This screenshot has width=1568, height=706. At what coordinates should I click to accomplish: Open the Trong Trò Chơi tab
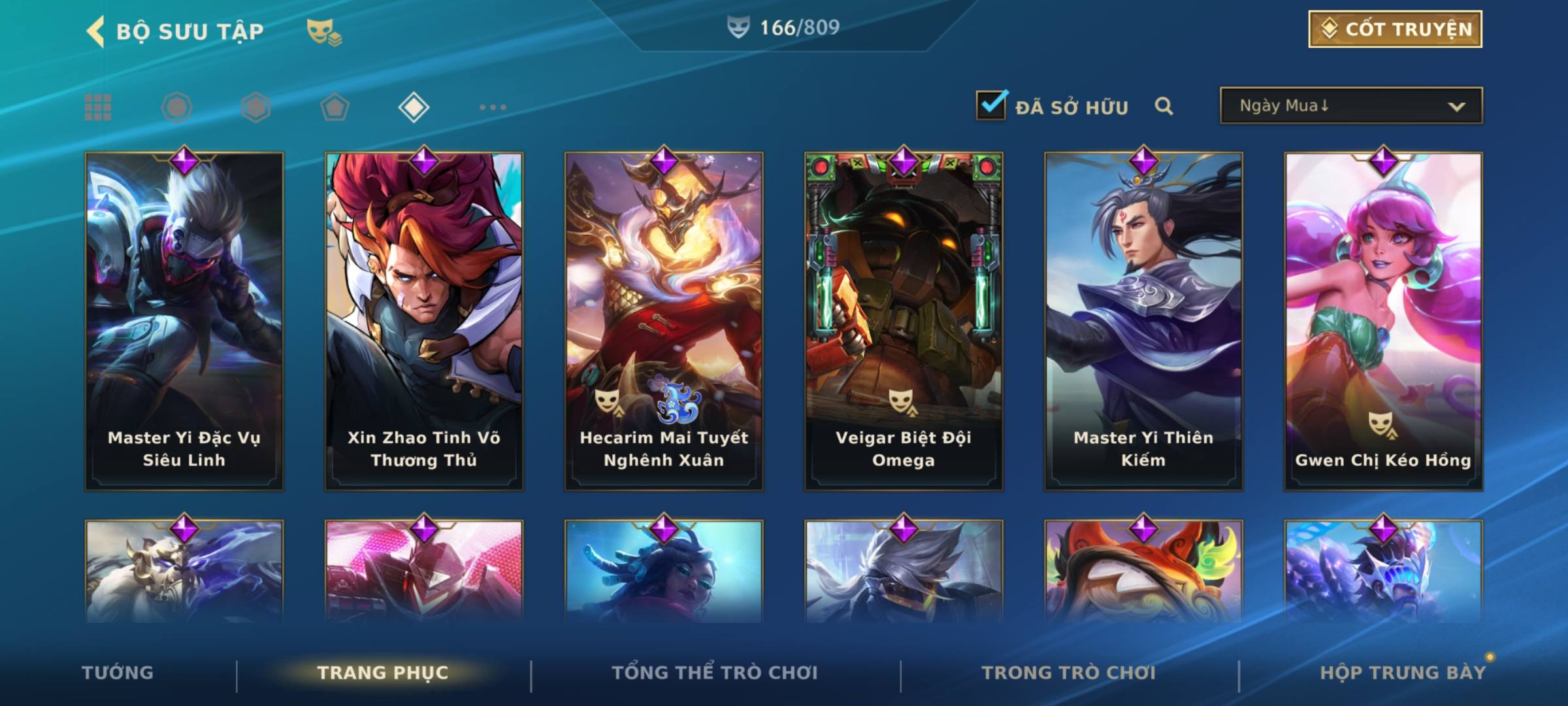point(1069,673)
